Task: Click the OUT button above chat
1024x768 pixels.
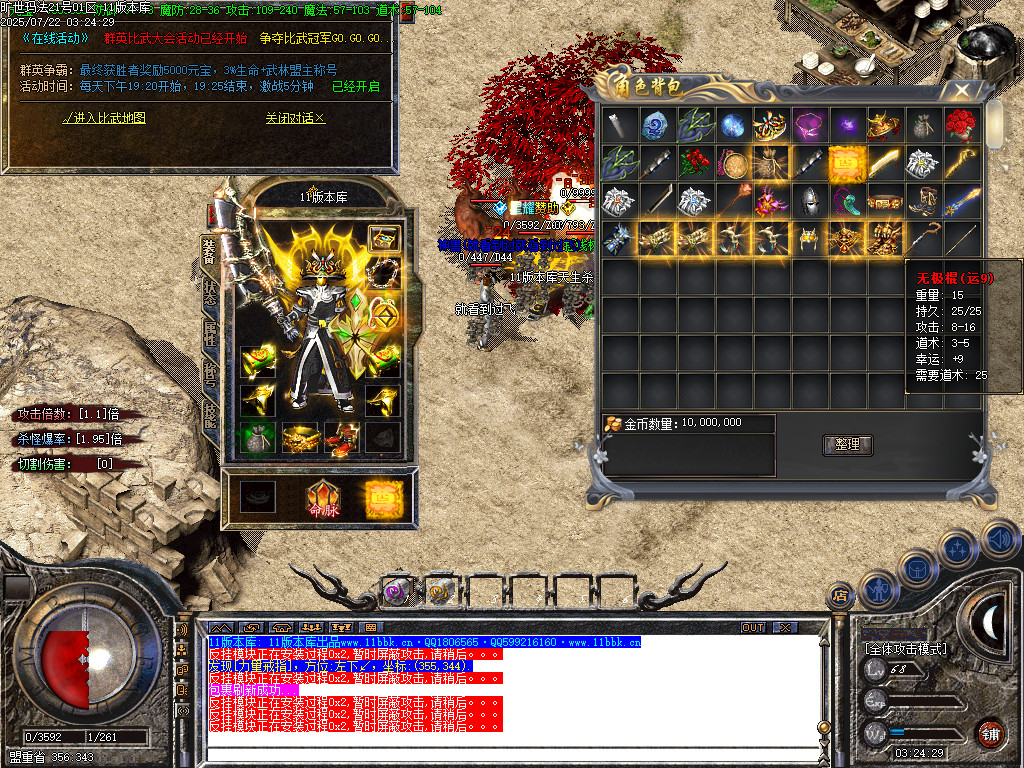Action: 752,627
